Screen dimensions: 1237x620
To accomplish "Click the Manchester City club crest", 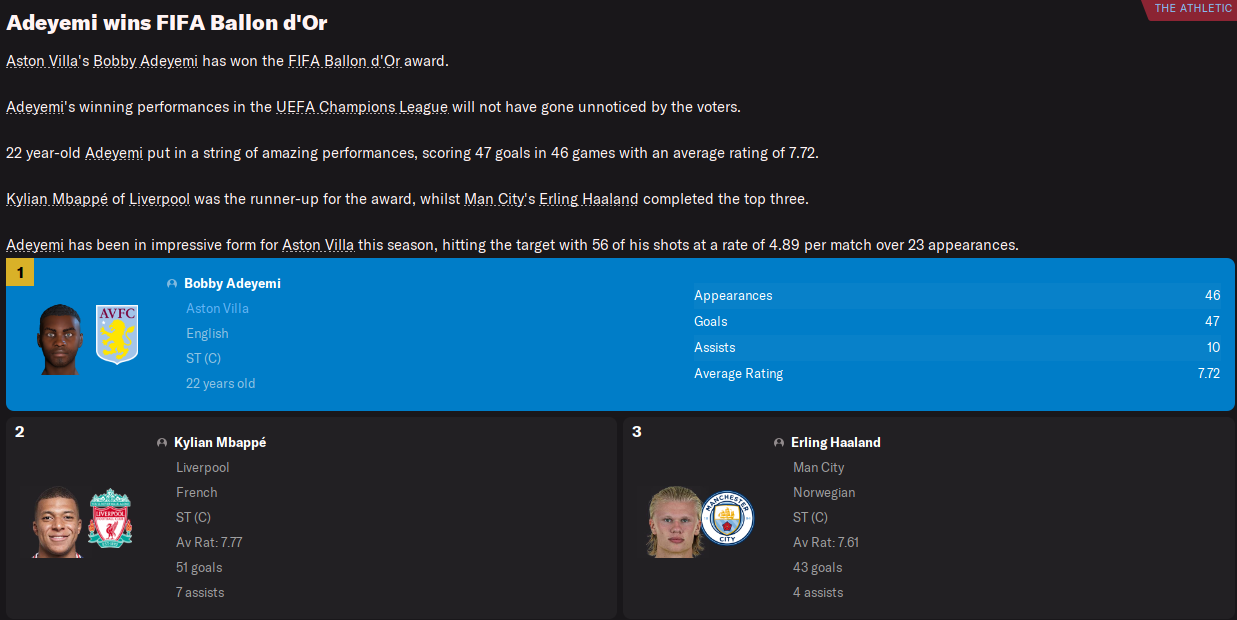I will [726, 518].
